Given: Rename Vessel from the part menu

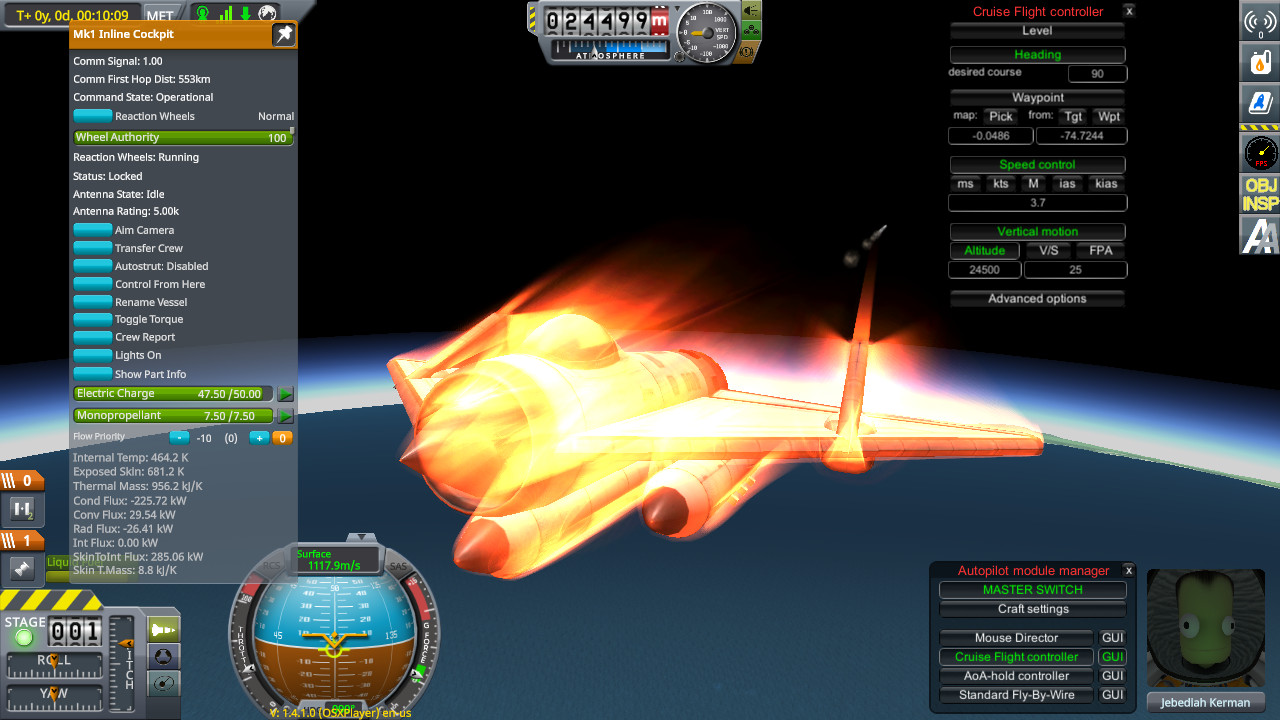Looking at the screenshot, I should tap(93, 302).
